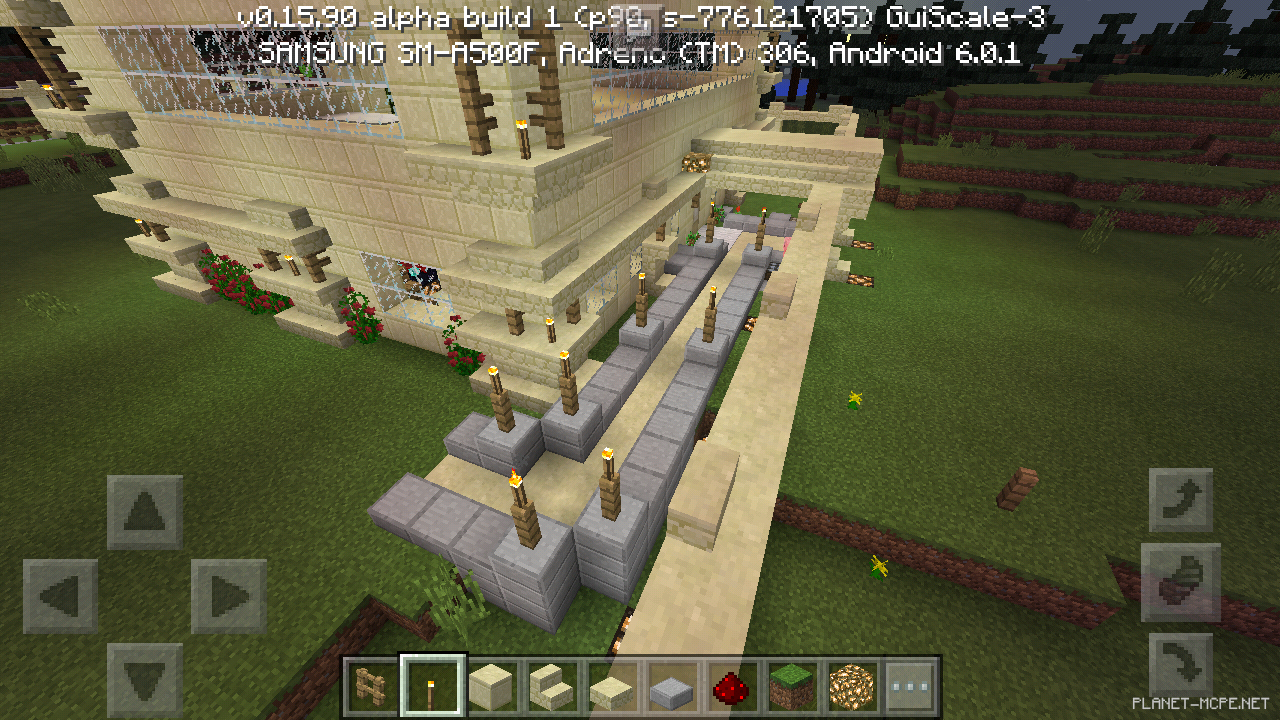Screen dimensions: 1280x720
Task: Select the redstone dust hotbar slot
Action: (732, 686)
